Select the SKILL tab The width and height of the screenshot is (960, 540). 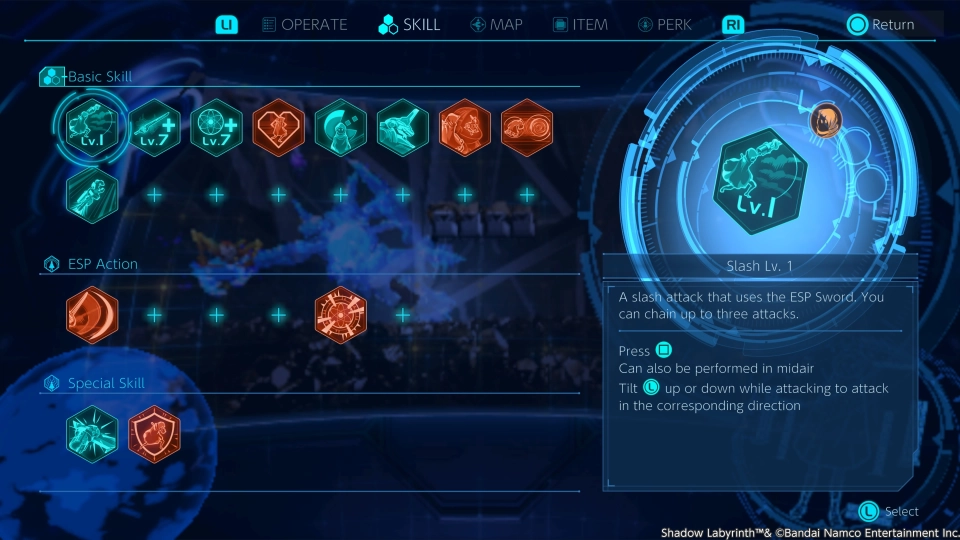point(410,25)
